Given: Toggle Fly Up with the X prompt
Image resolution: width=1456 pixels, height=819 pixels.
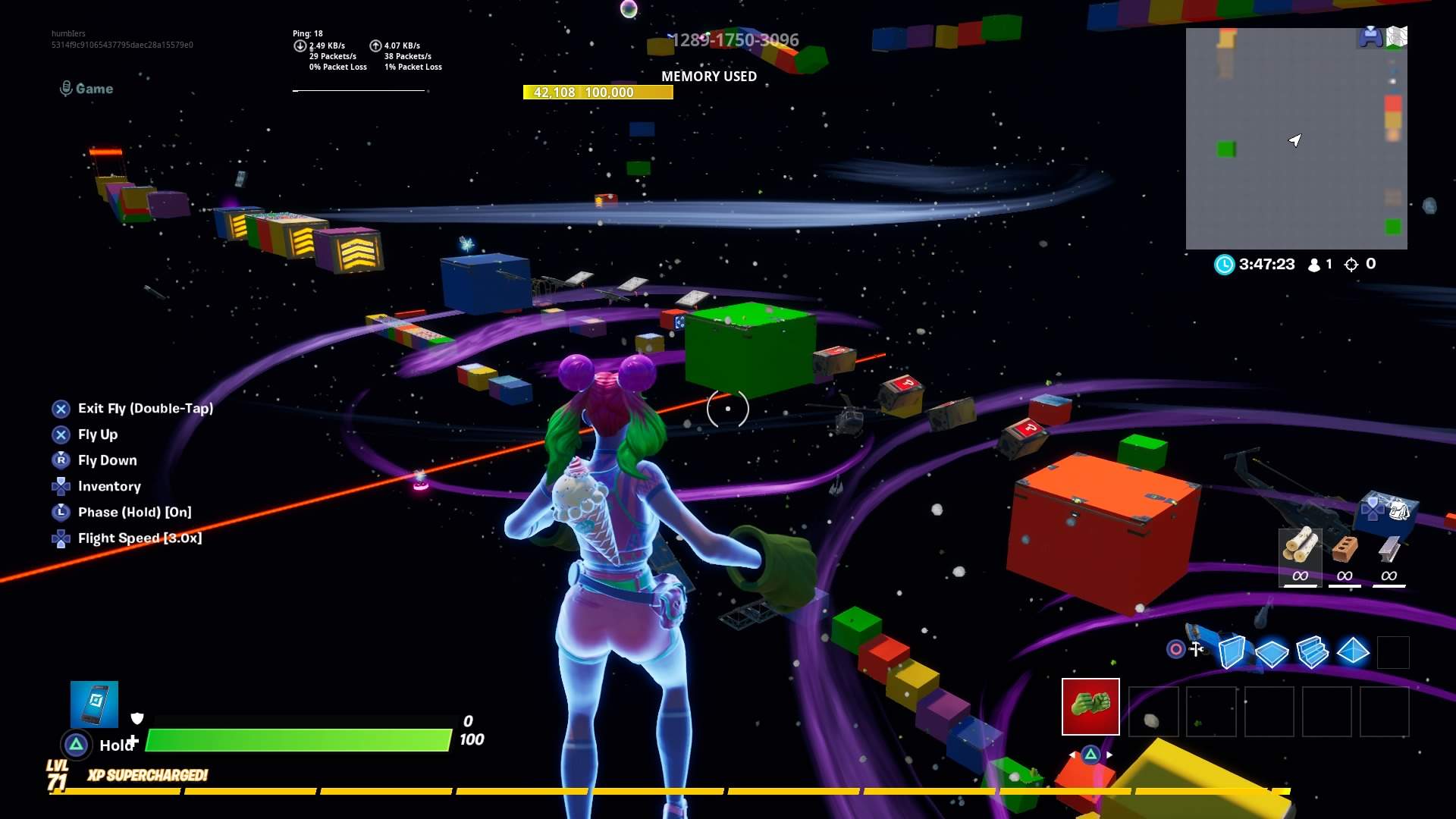Looking at the screenshot, I should point(97,435).
